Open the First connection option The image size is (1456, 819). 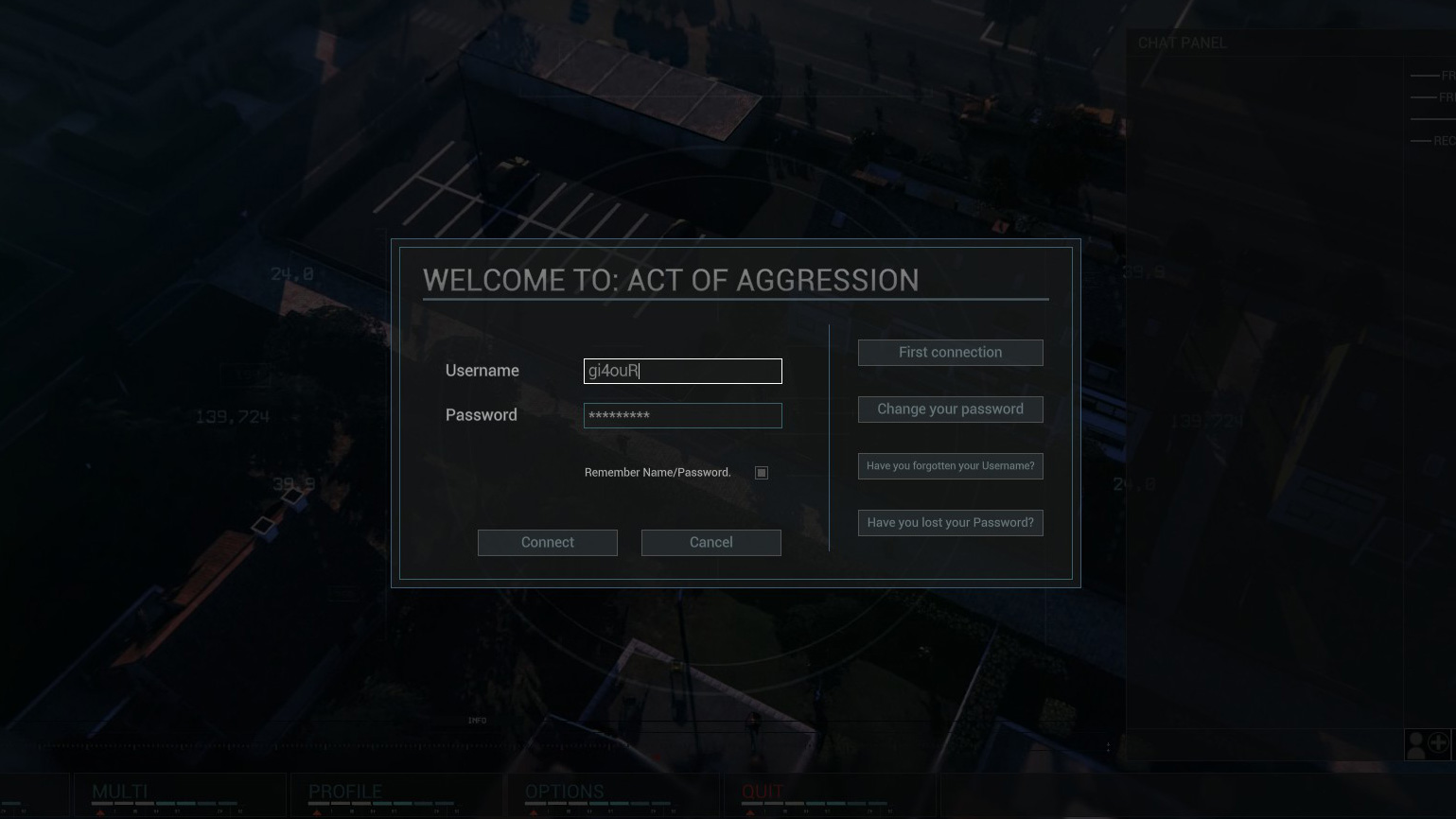950,352
